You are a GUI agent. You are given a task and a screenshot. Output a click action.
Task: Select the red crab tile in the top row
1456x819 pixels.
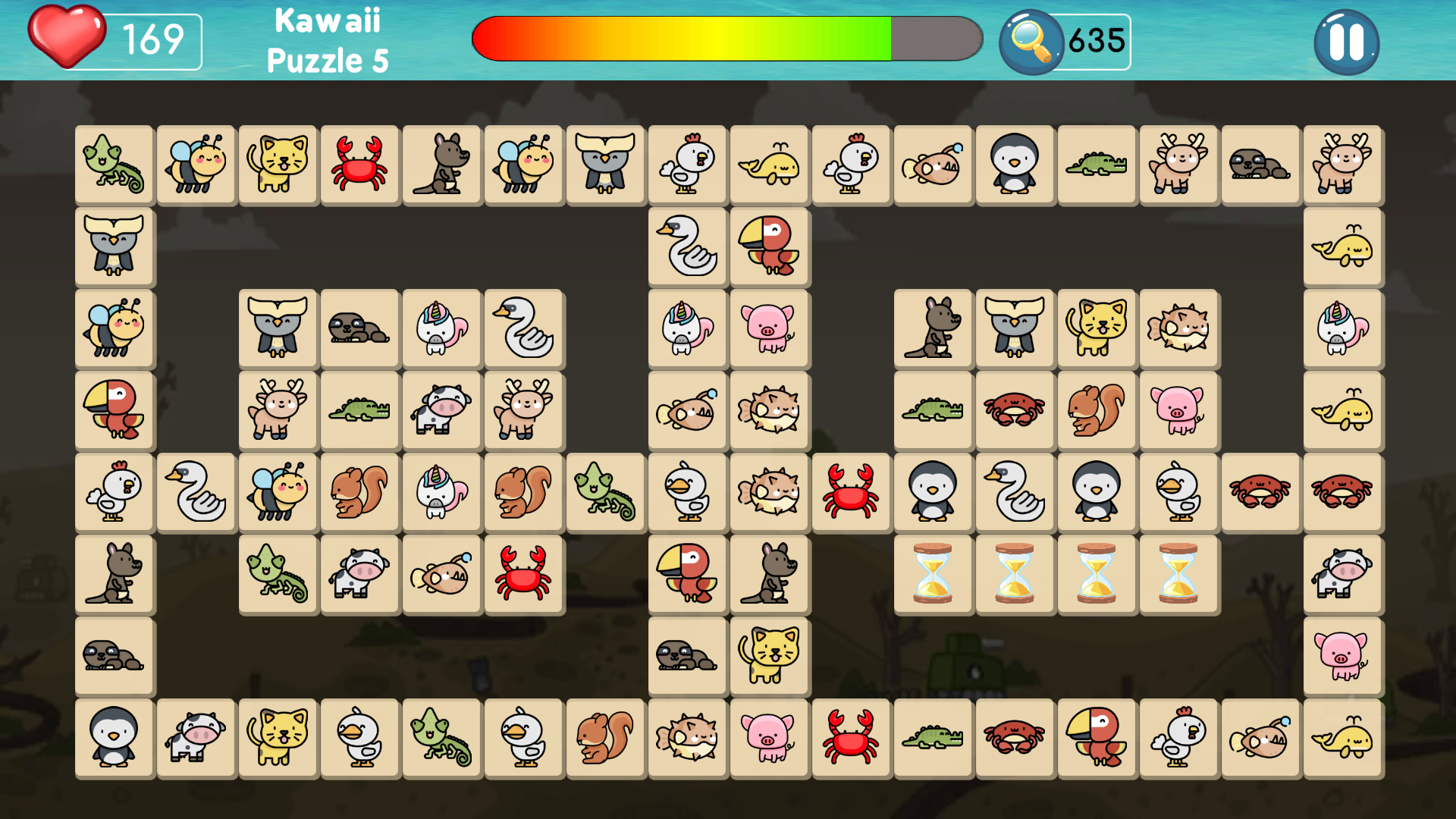point(359,165)
